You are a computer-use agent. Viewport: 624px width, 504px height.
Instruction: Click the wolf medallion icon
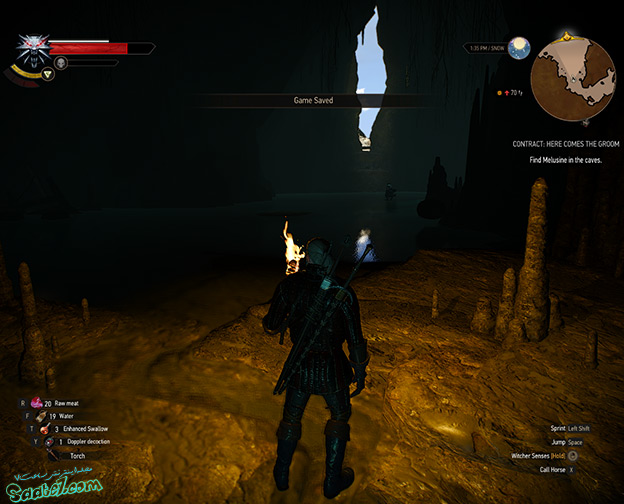coord(32,50)
